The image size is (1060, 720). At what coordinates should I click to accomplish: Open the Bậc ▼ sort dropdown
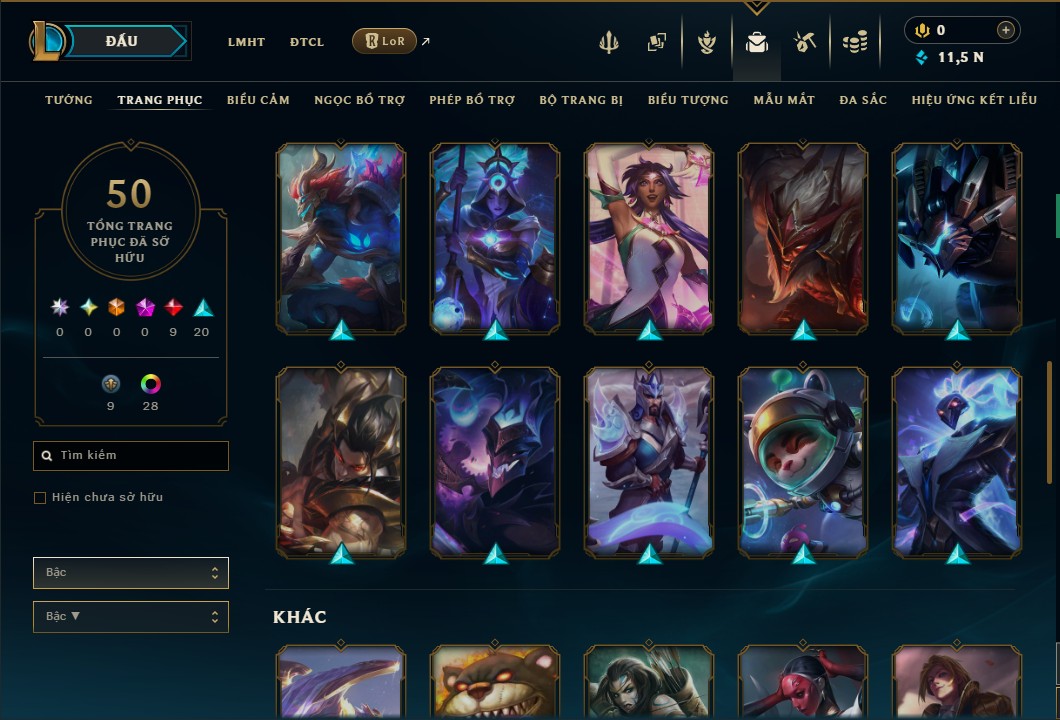tap(130, 617)
